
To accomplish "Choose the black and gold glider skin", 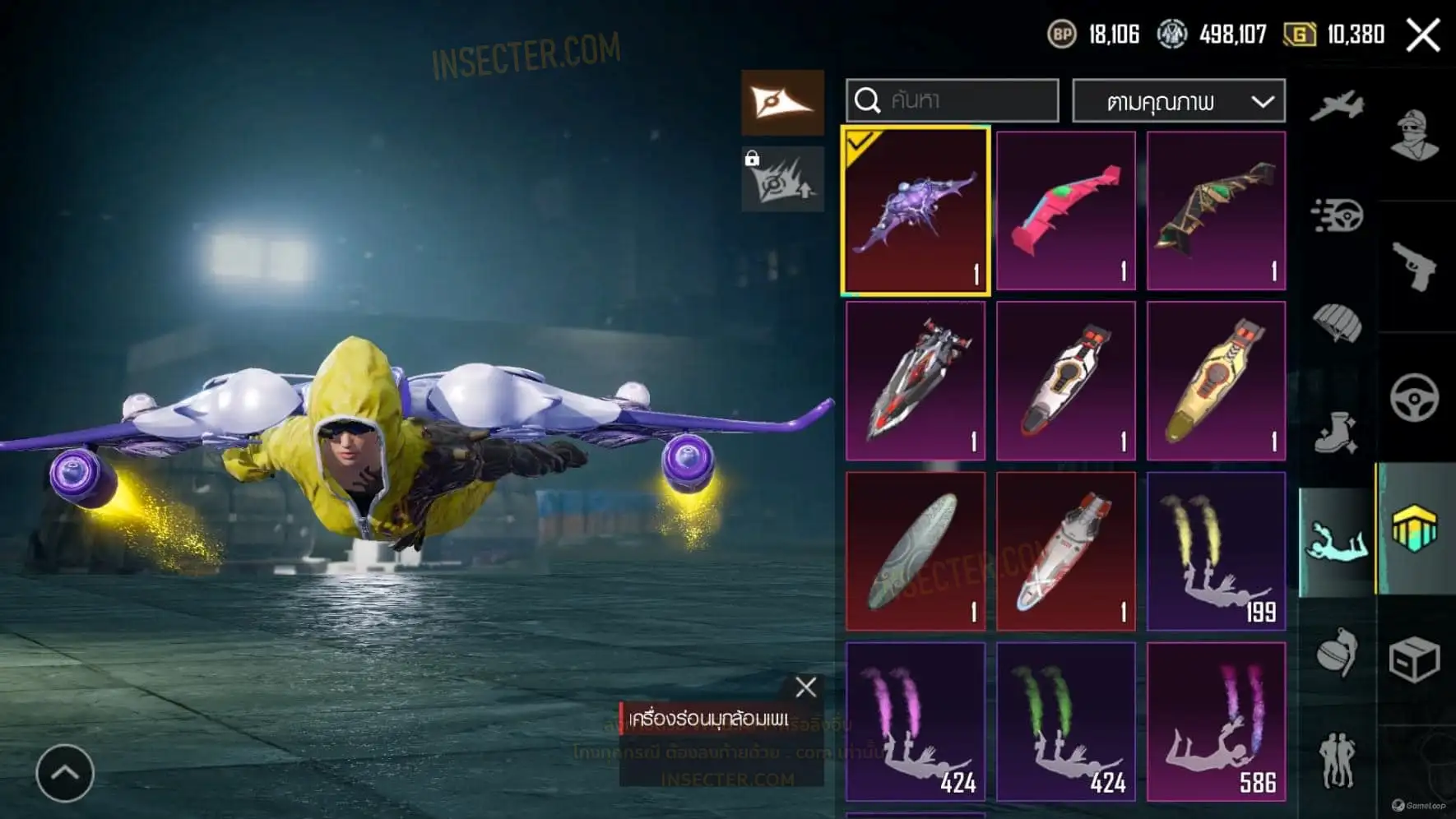I will tap(1216, 211).
